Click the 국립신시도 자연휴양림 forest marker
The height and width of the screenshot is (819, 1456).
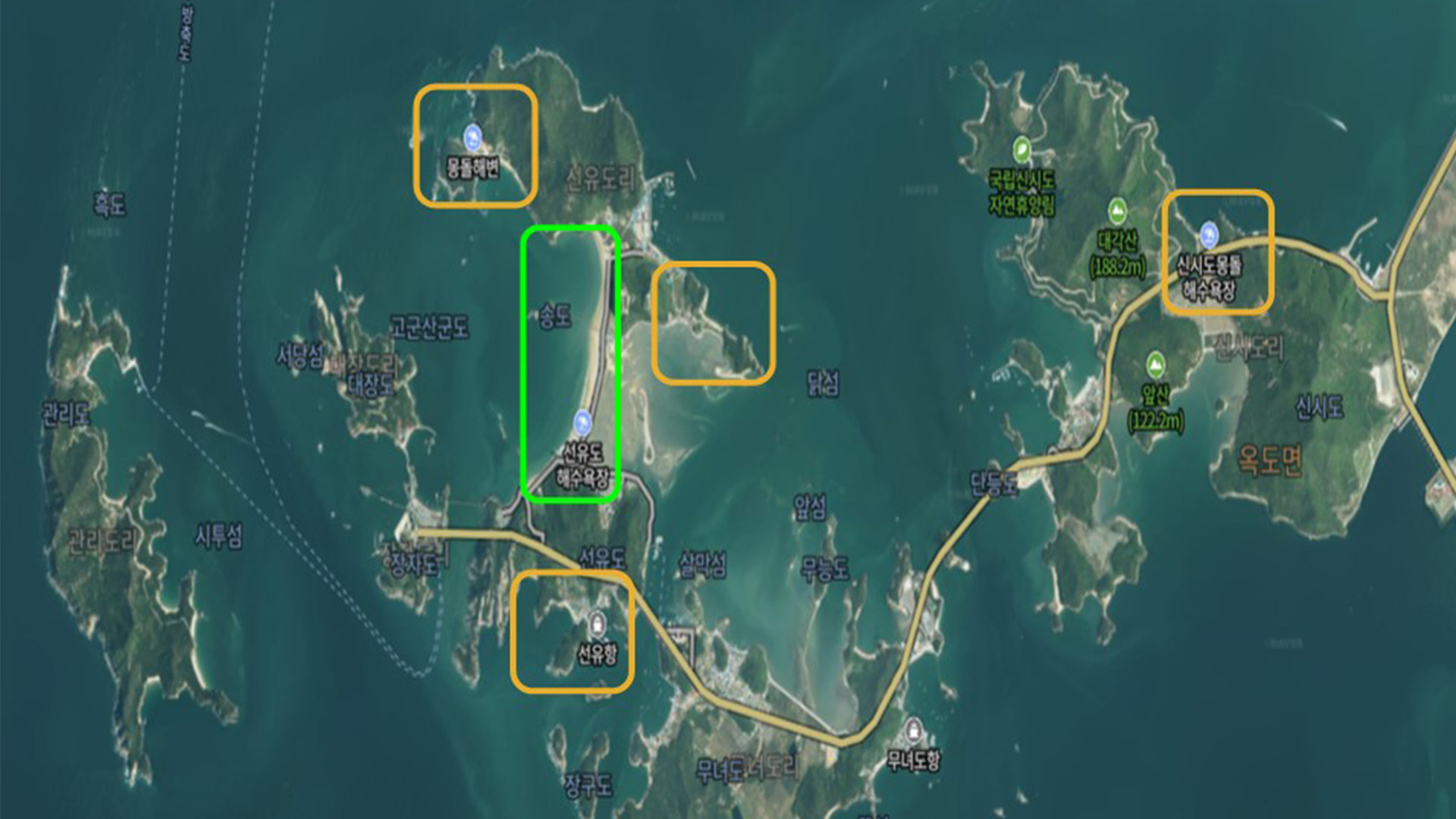(1021, 149)
